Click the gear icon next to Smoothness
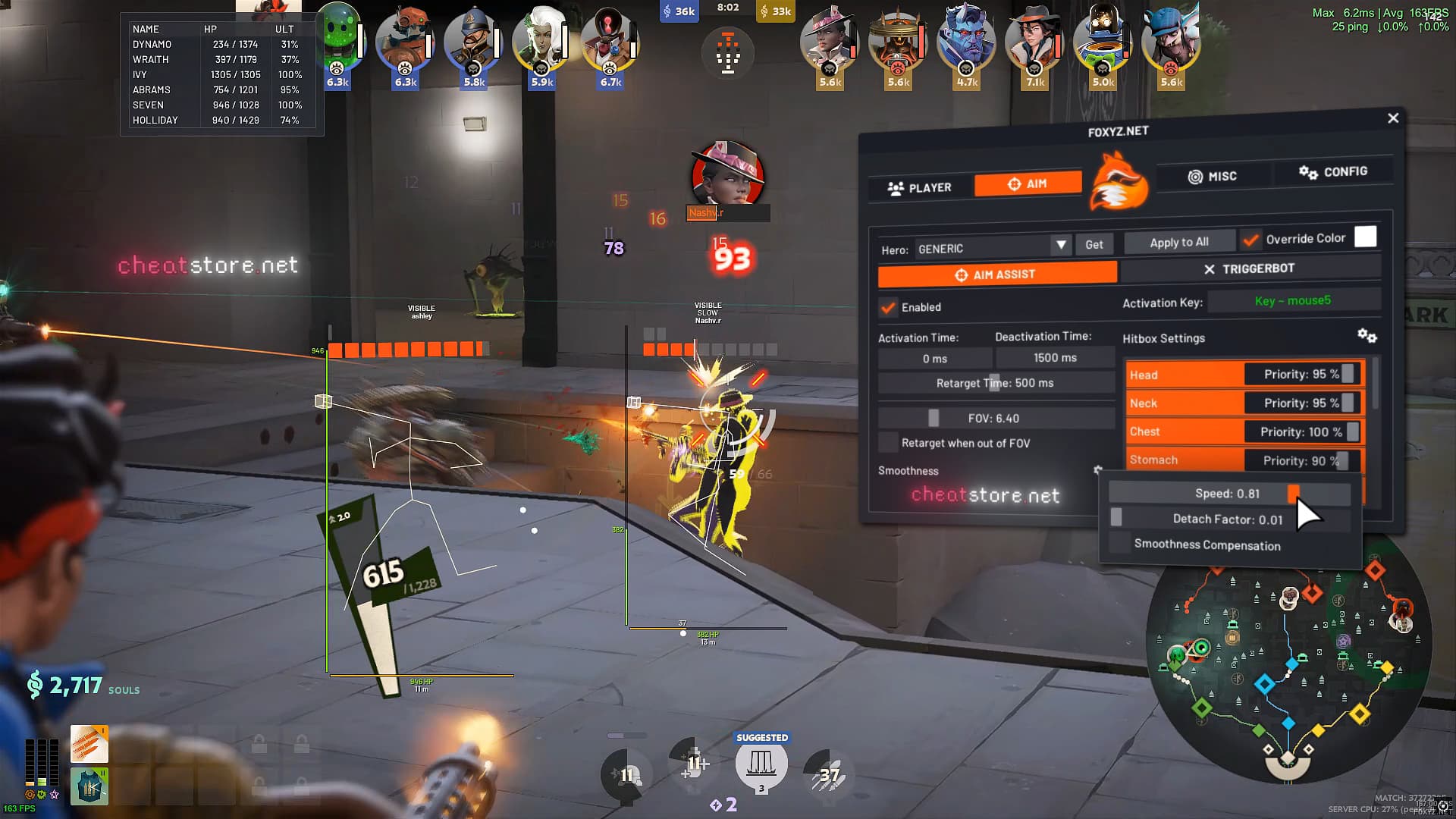 [x=1097, y=470]
